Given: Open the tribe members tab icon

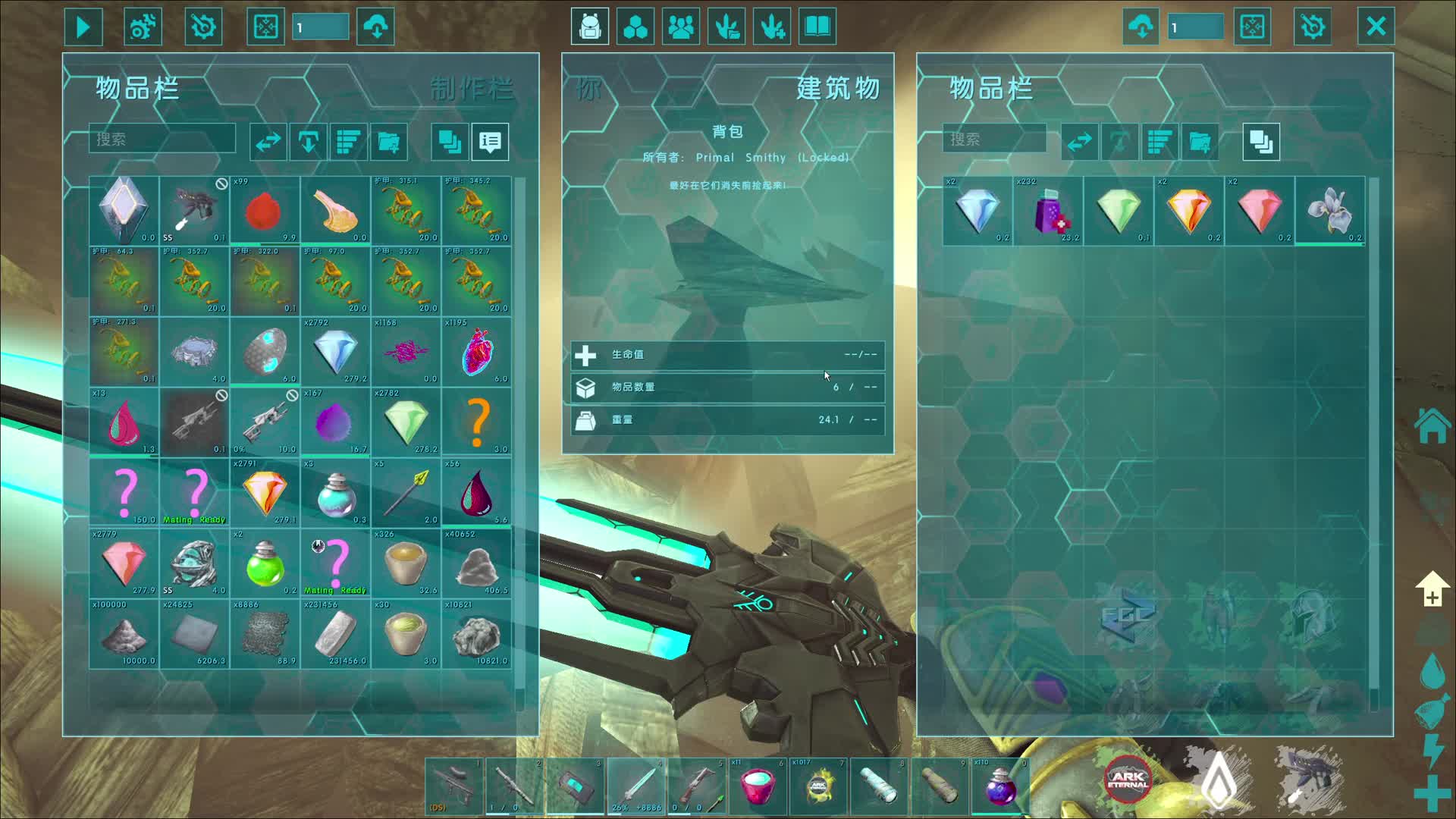Looking at the screenshot, I should 681,27.
